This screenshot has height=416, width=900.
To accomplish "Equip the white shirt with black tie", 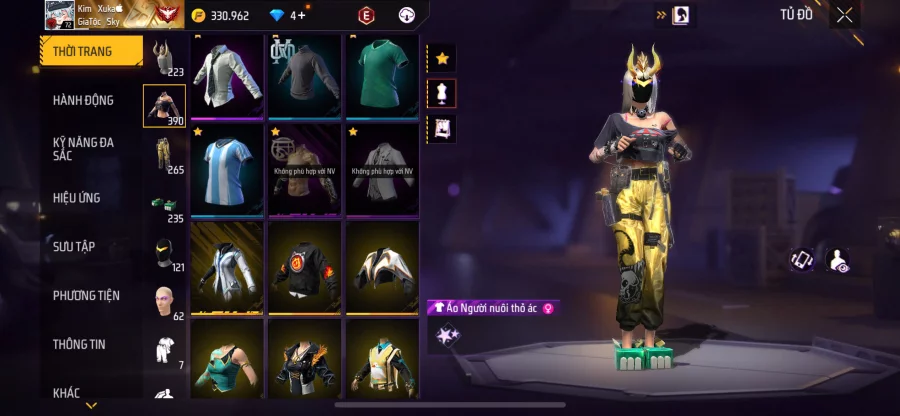I will (x=227, y=74).
